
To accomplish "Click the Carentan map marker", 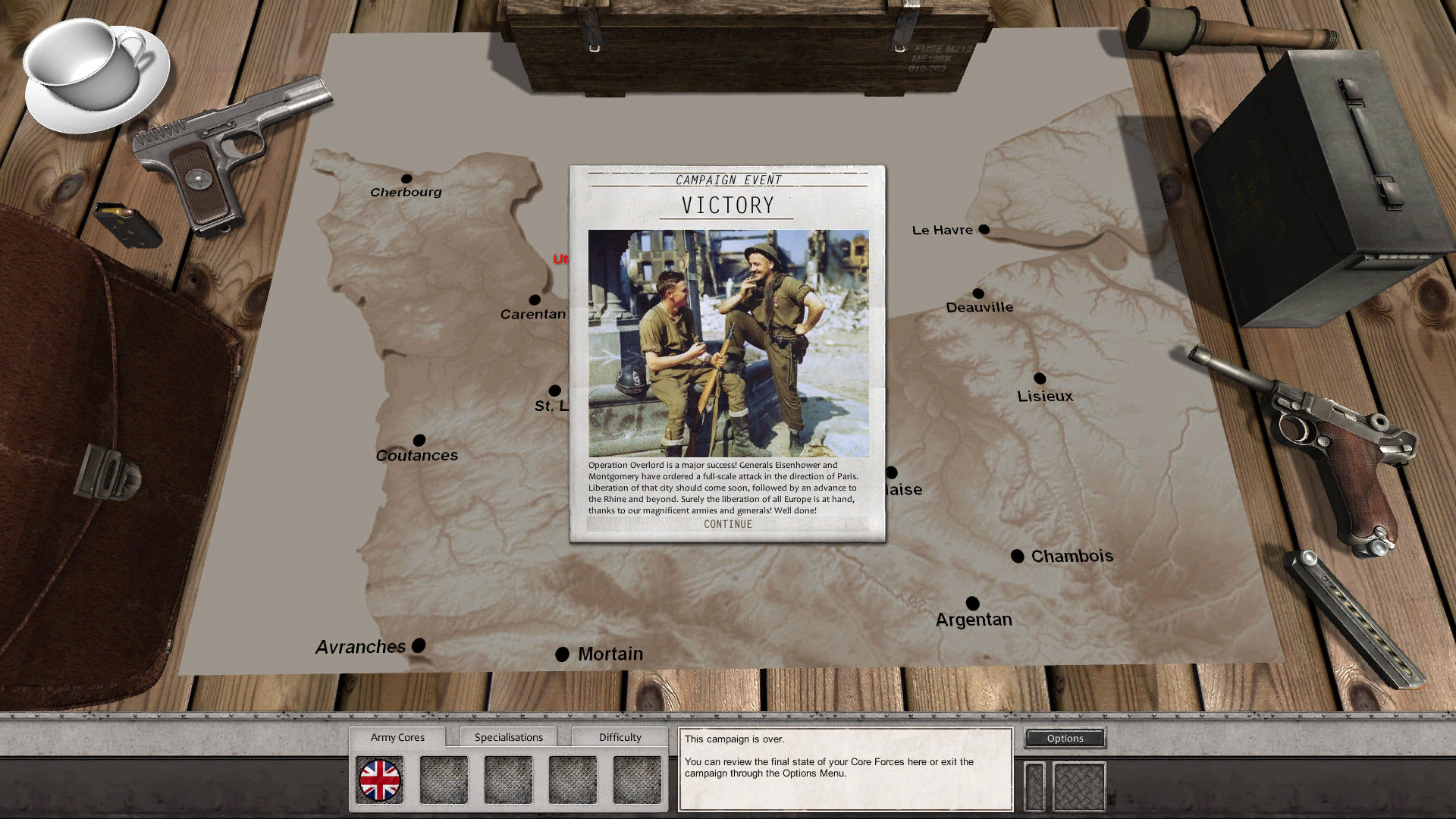I will tap(535, 300).
